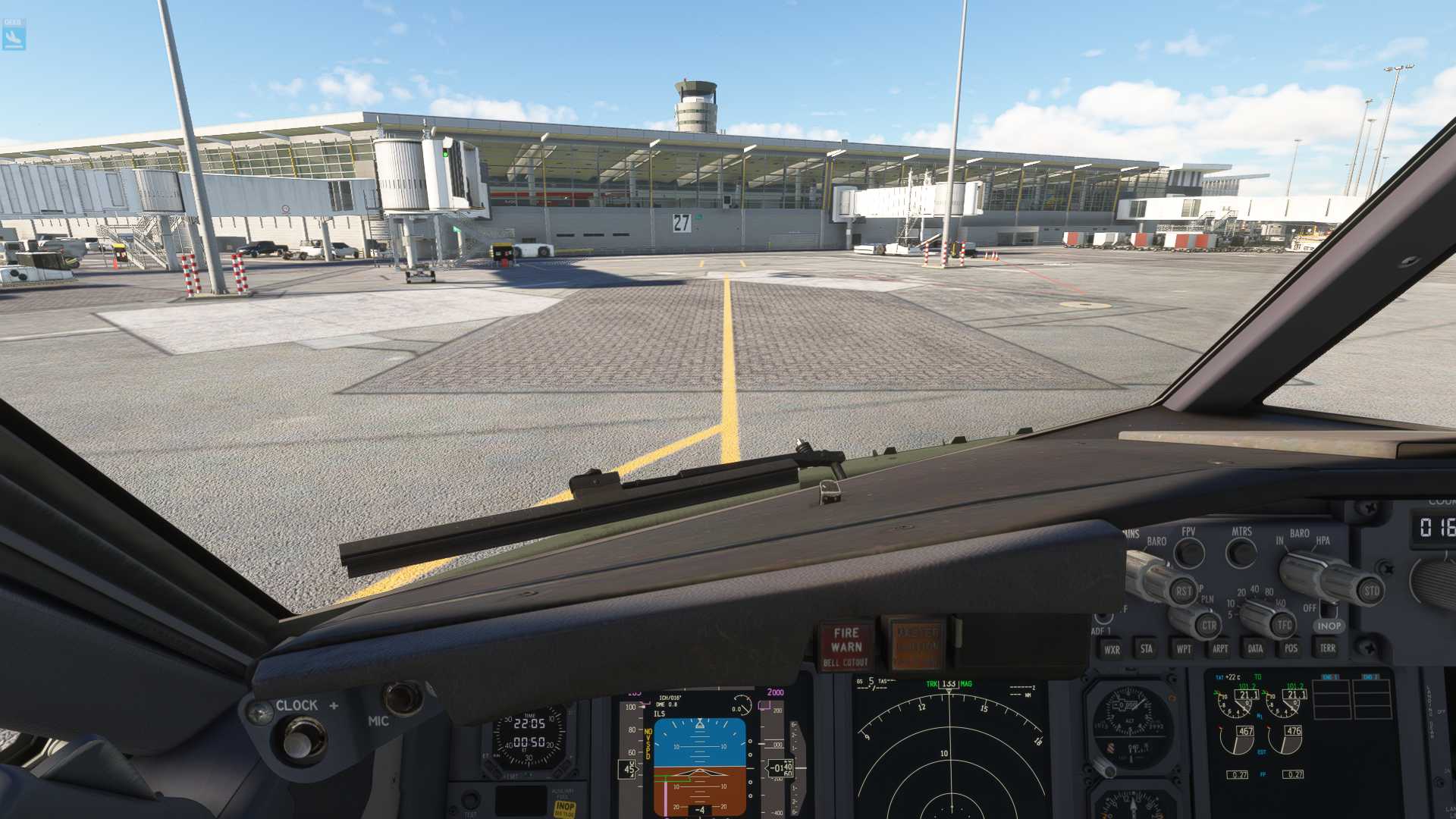The width and height of the screenshot is (1456, 819).
Task: Center the map with the CTR button
Action: [1208, 626]
